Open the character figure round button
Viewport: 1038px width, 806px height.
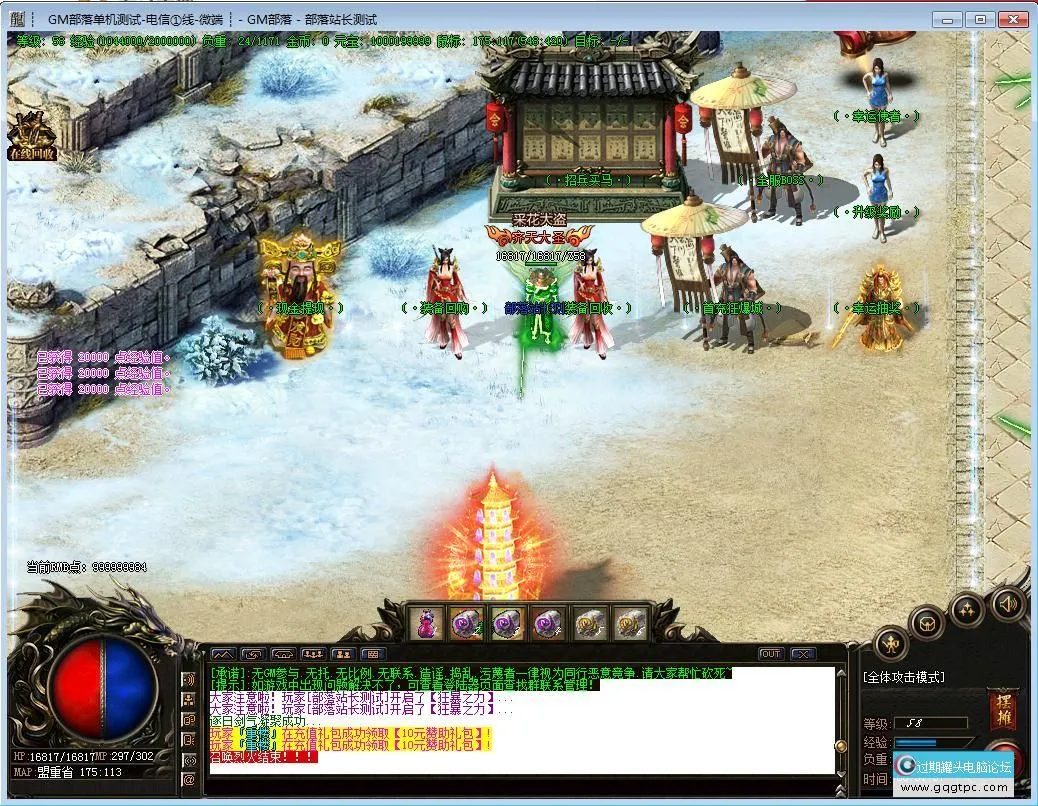[890, 643]
